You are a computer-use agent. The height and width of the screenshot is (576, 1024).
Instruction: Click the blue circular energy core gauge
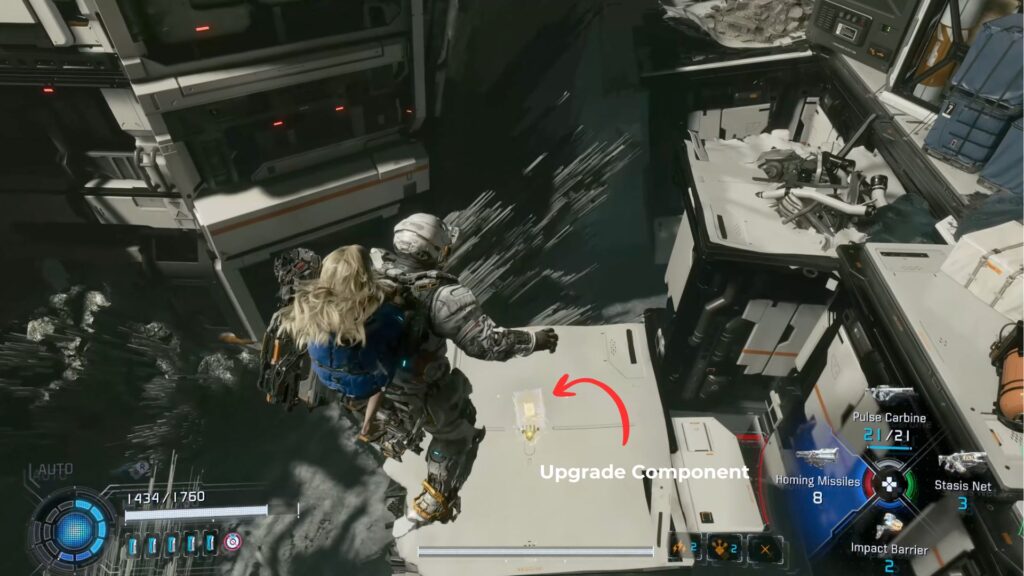coord(74,529)
